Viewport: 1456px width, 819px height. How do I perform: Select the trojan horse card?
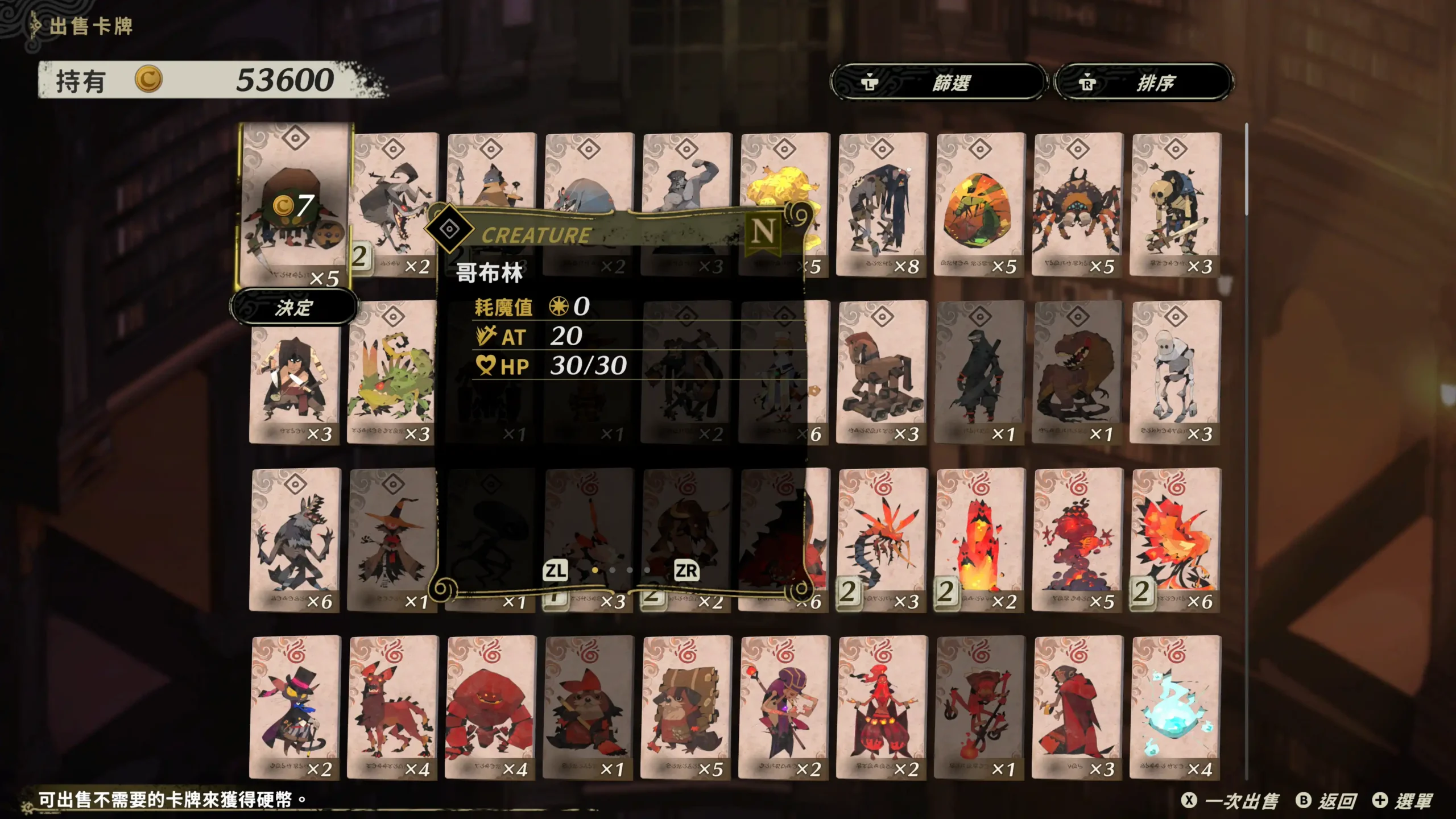(882, 373)
